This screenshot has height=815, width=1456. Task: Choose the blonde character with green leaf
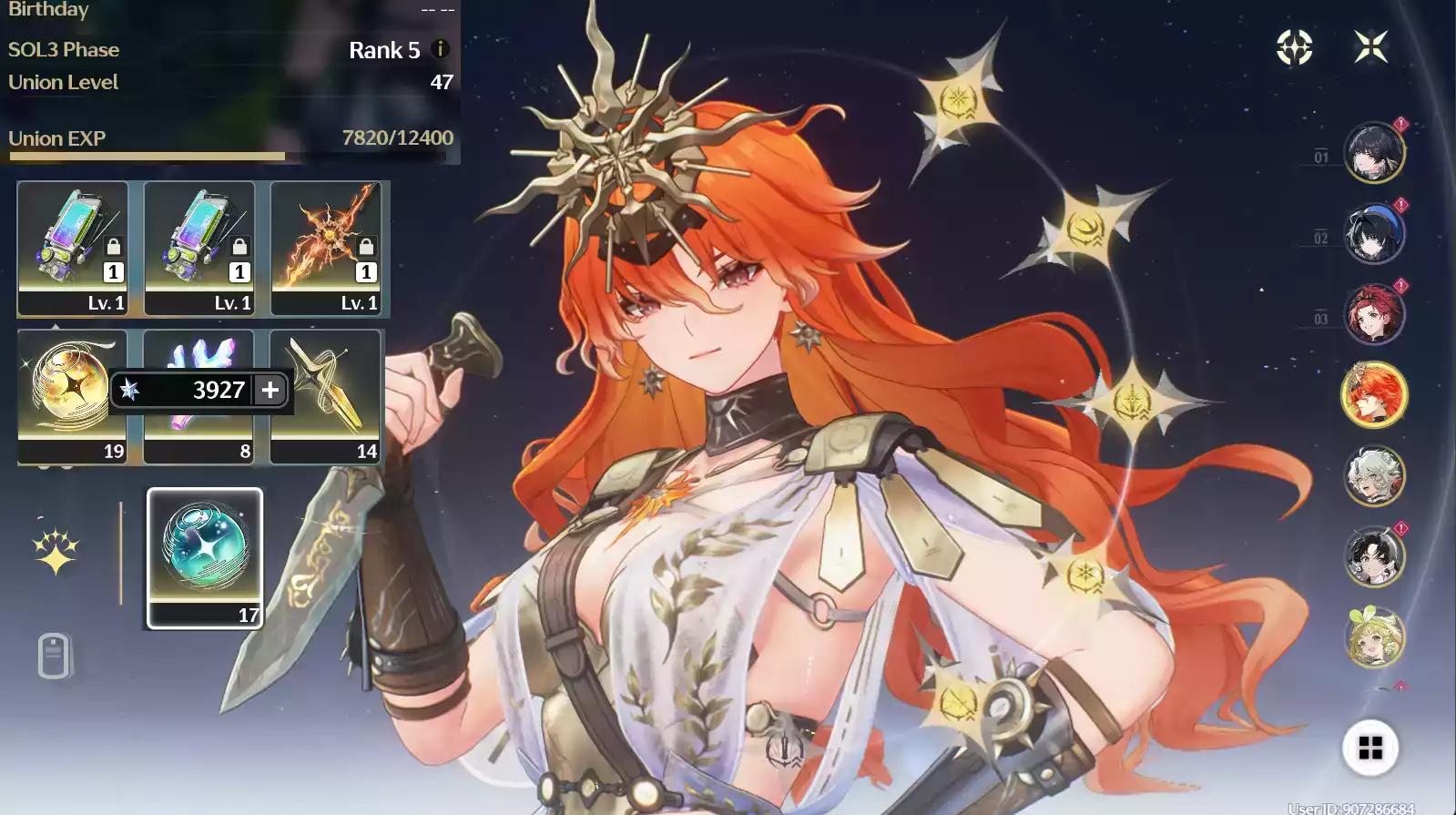click(x=1374, y=637)
